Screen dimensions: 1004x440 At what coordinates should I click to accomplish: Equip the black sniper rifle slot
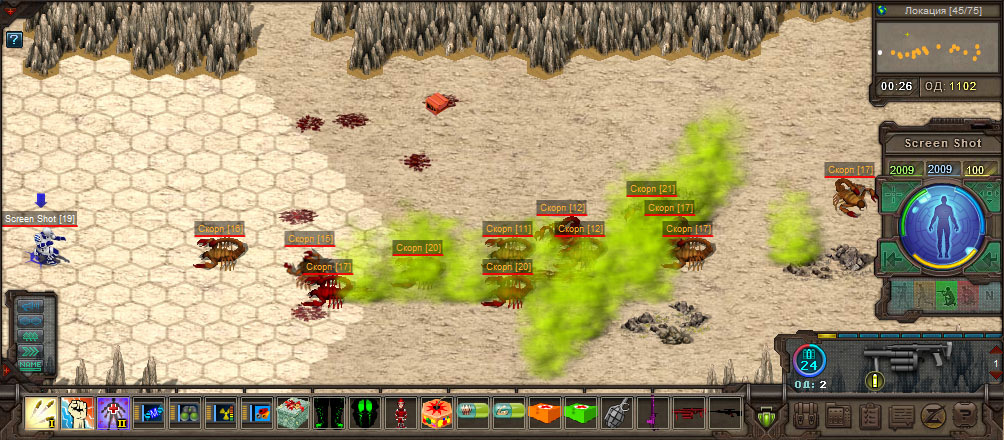coord(725,412)
